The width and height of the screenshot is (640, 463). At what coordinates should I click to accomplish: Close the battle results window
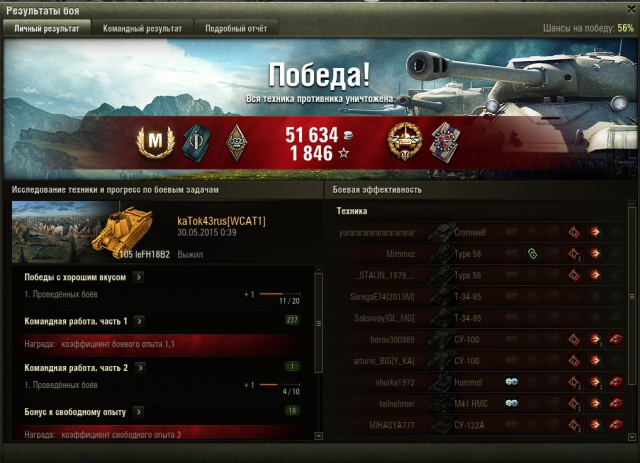627,9
